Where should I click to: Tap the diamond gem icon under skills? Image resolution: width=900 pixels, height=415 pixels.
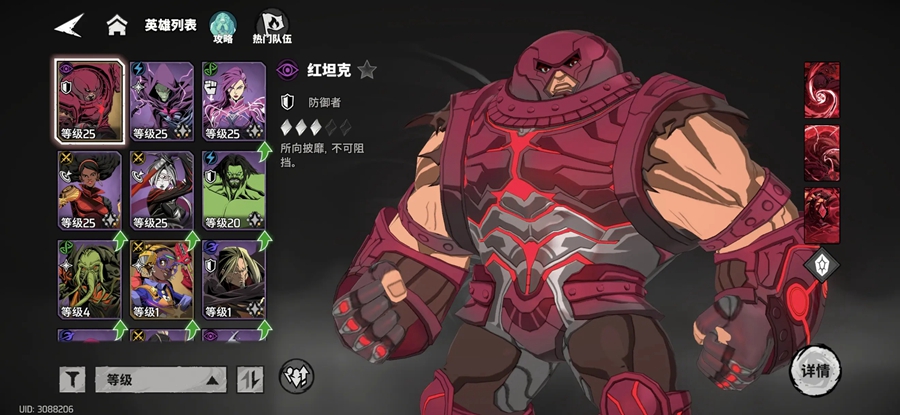pos(821,265)
